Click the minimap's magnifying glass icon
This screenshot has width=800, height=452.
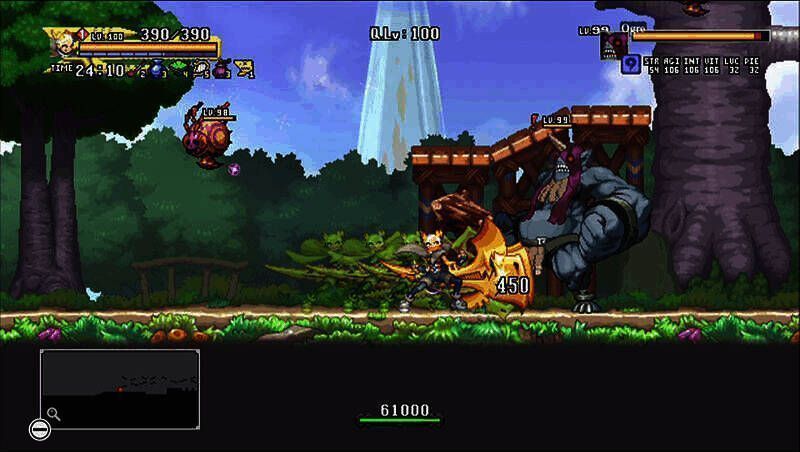click(53, 413)
